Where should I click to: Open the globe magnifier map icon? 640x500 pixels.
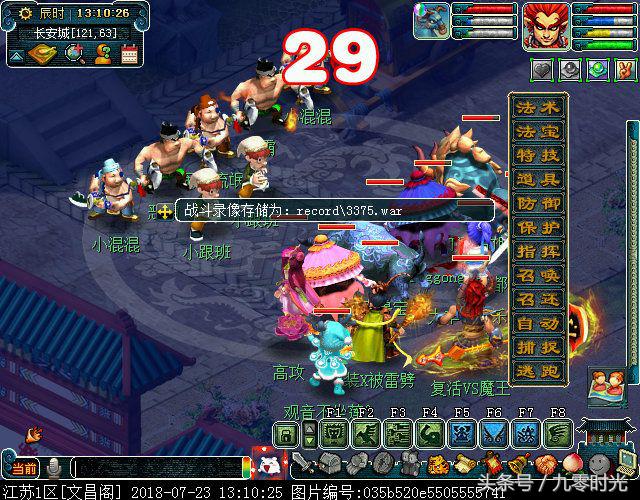point(73,54)
